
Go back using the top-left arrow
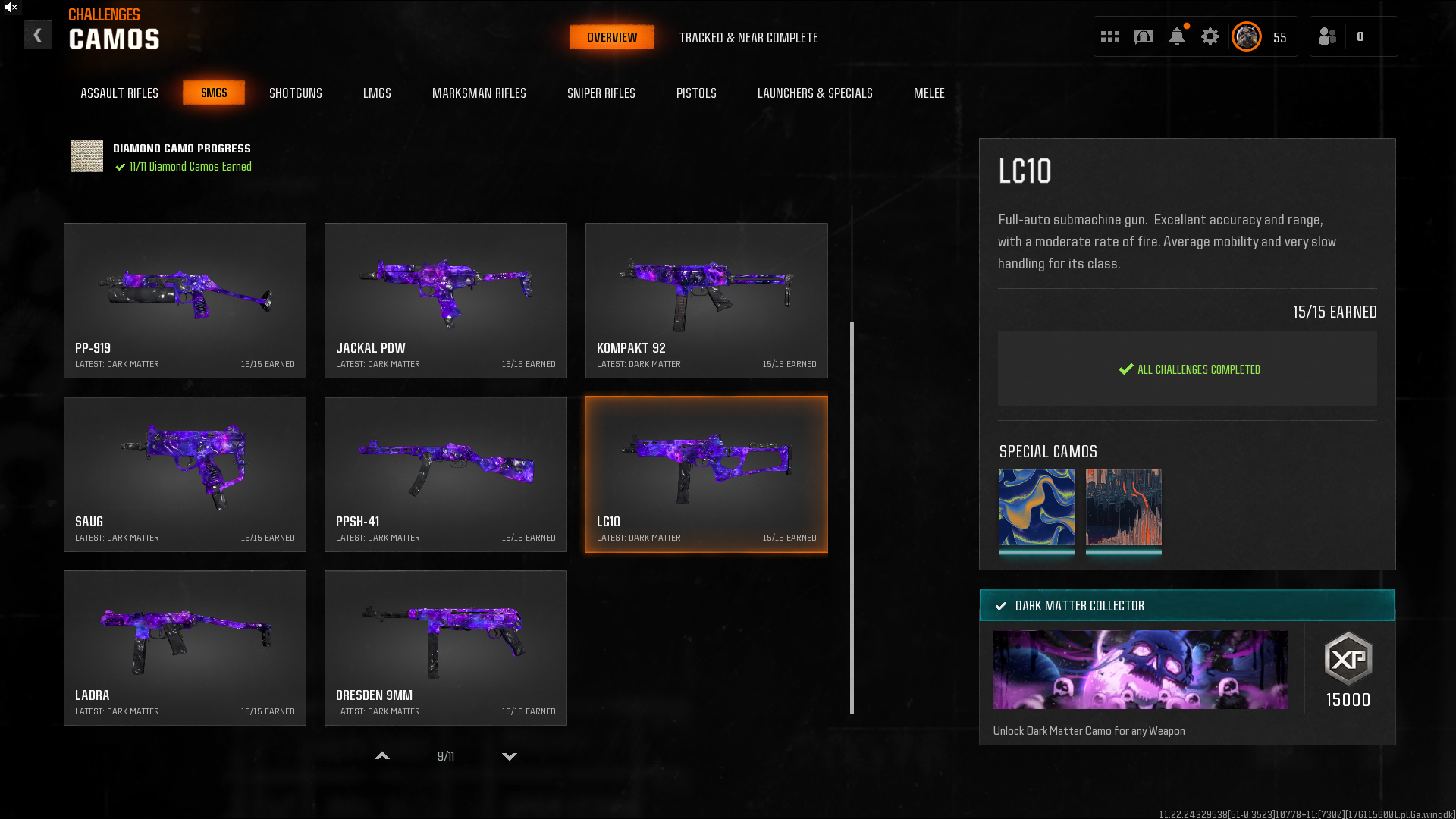point(37,36)
